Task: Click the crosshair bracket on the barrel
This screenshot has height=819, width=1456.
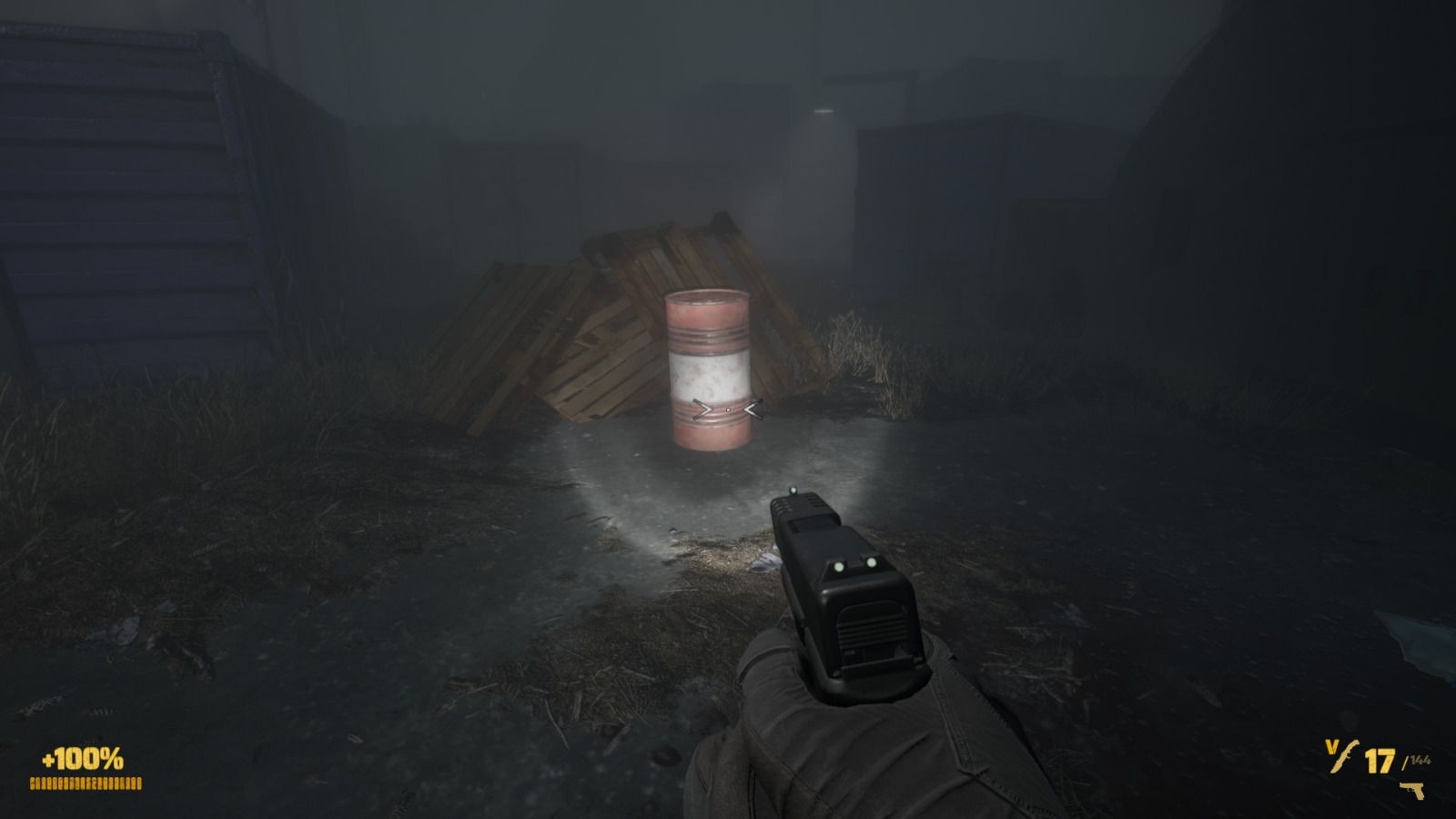Action: (728, 409)
